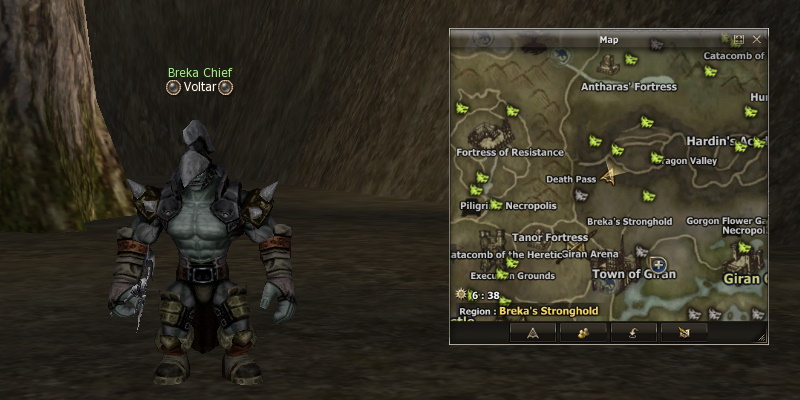Select the Tanor Fortress location
The image size is (800, 400).
pos(550,238)
